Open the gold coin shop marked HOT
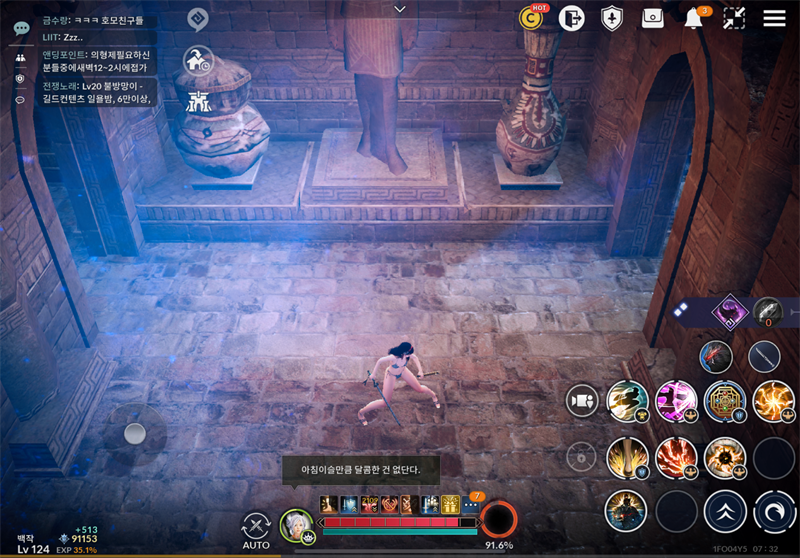The height and width of the screenshot is (558, 800). pos(531,18)
